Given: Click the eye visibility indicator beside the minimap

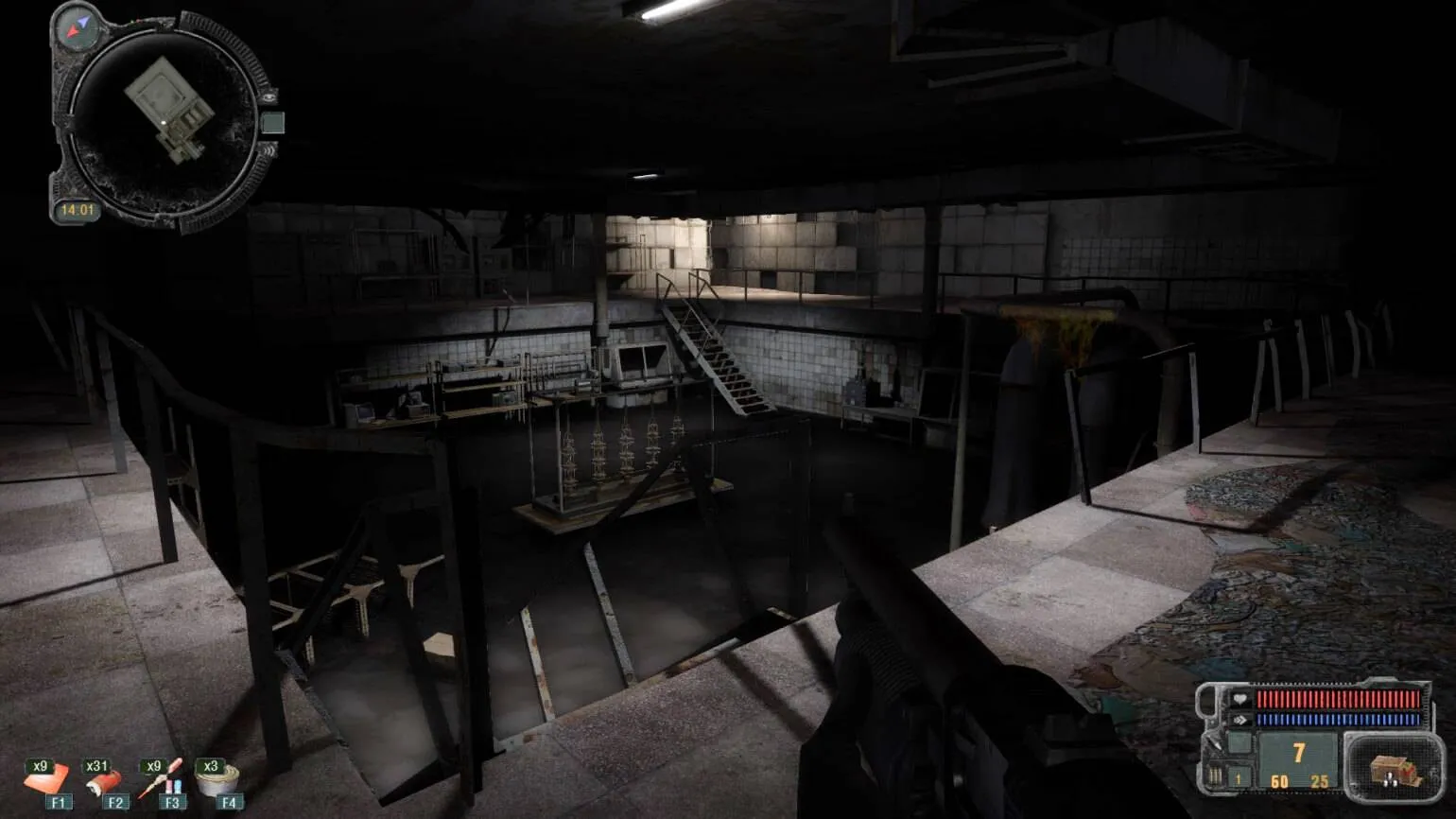Looking at the screenshot, I should [x=269, y=96].
